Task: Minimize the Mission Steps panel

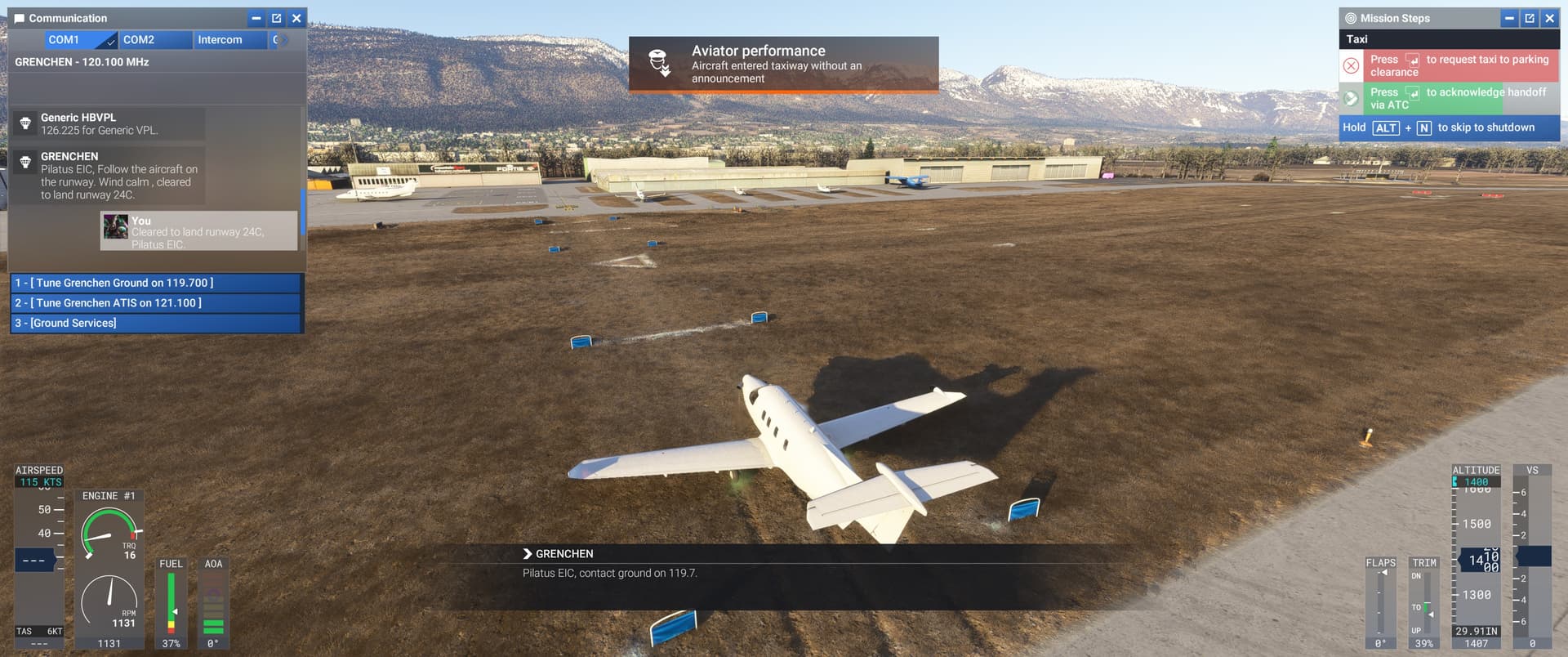Action: (1509, 18)
